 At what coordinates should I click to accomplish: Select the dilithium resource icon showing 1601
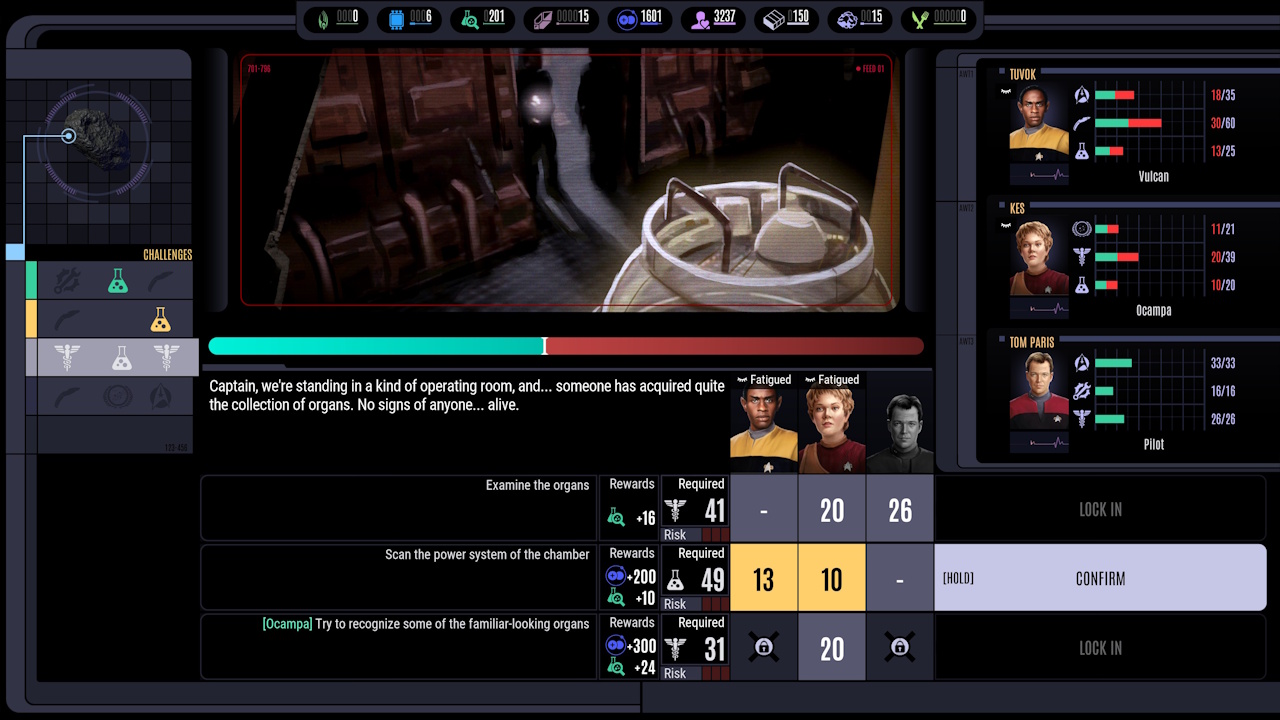pos(625,19)
